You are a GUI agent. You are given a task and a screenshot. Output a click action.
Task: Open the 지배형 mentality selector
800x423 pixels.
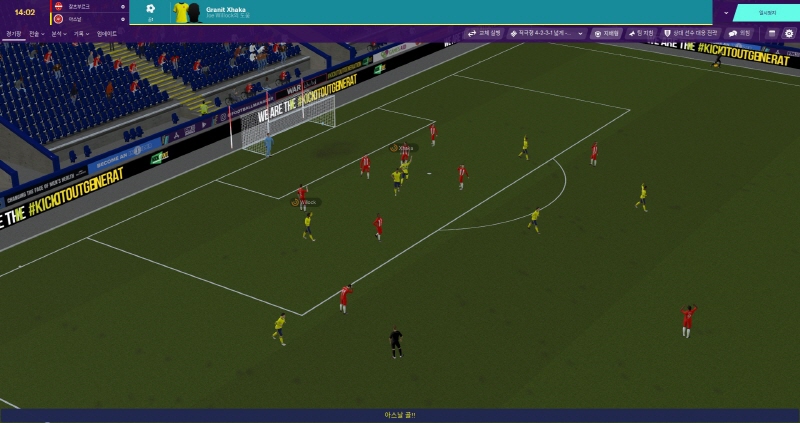point(606,33)
